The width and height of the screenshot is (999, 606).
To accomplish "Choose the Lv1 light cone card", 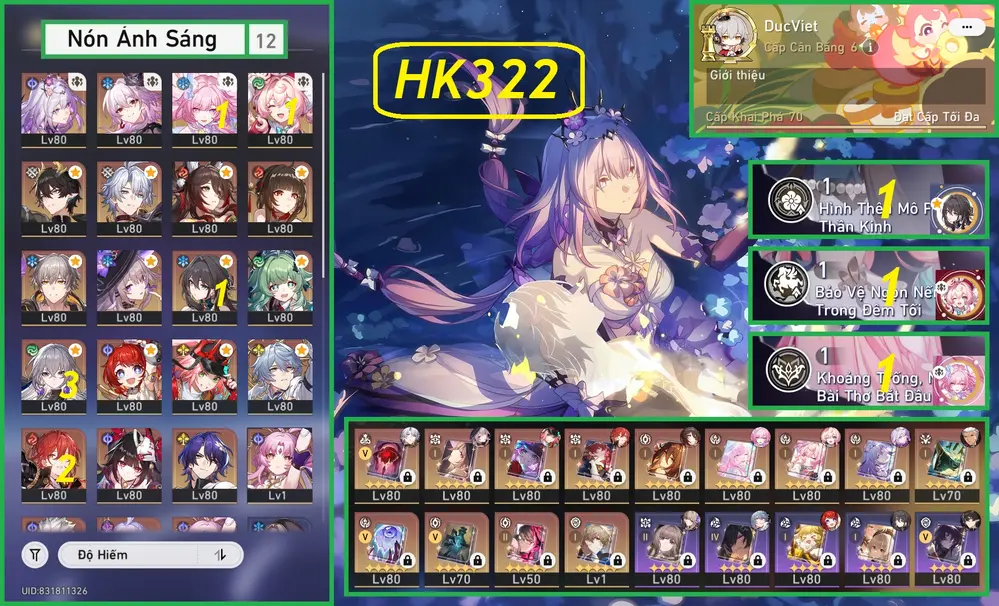I will 597,548.
